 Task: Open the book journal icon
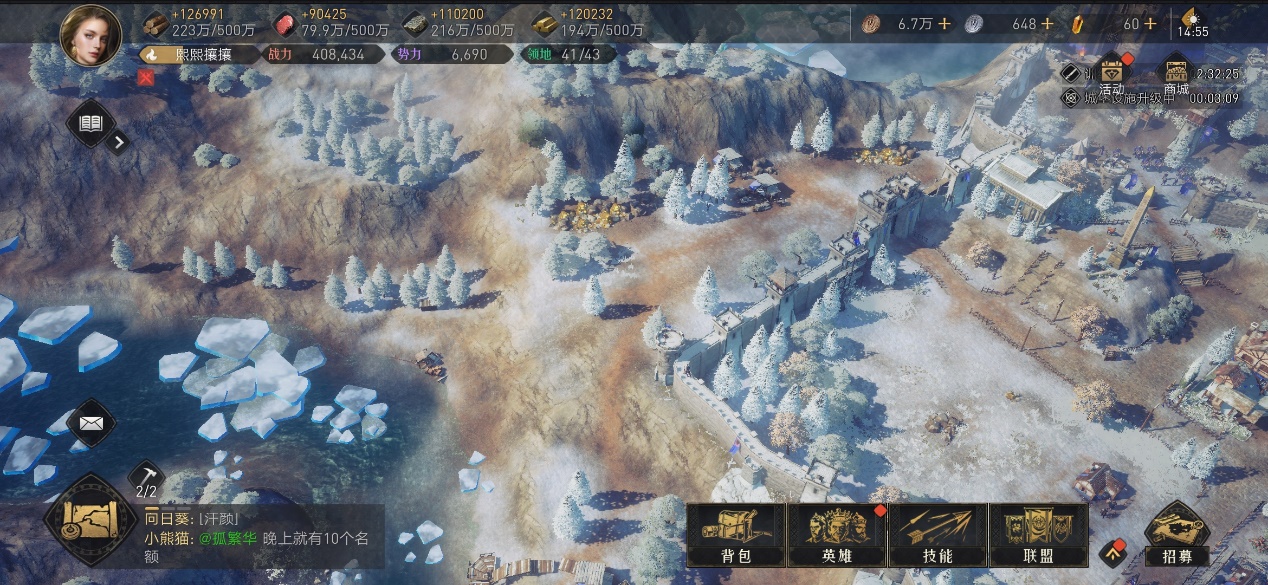tap(91, 124)
